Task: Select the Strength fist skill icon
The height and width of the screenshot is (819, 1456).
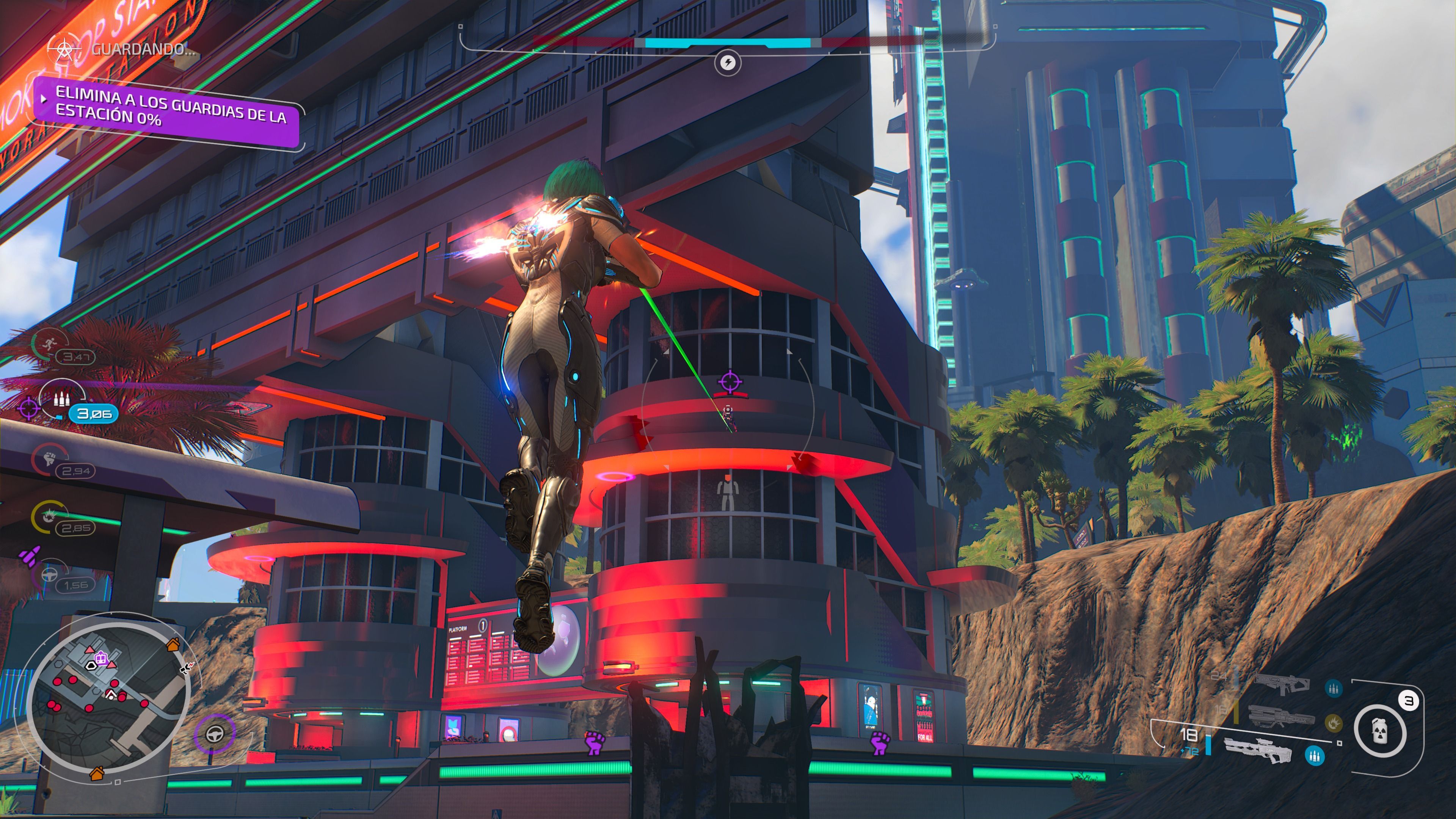Action: coord(50,458)
